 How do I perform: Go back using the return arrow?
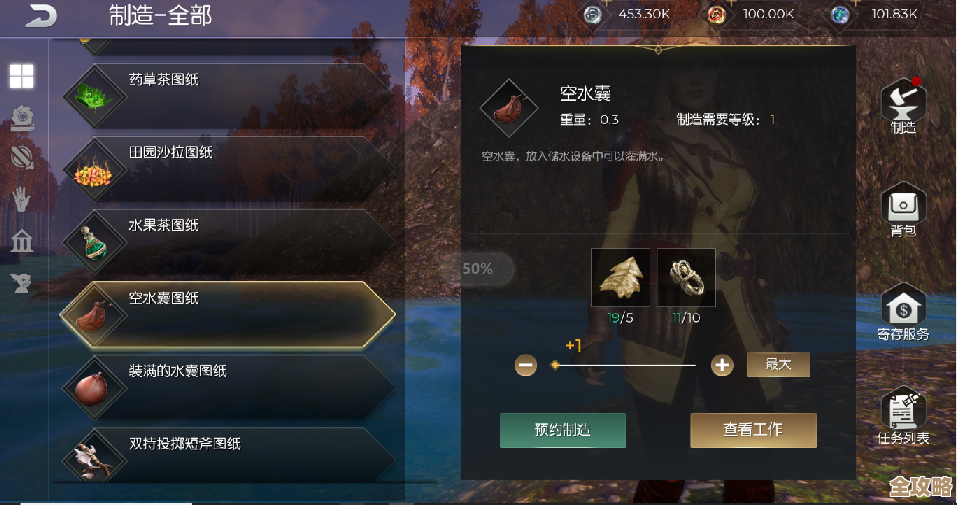[42, 16]
